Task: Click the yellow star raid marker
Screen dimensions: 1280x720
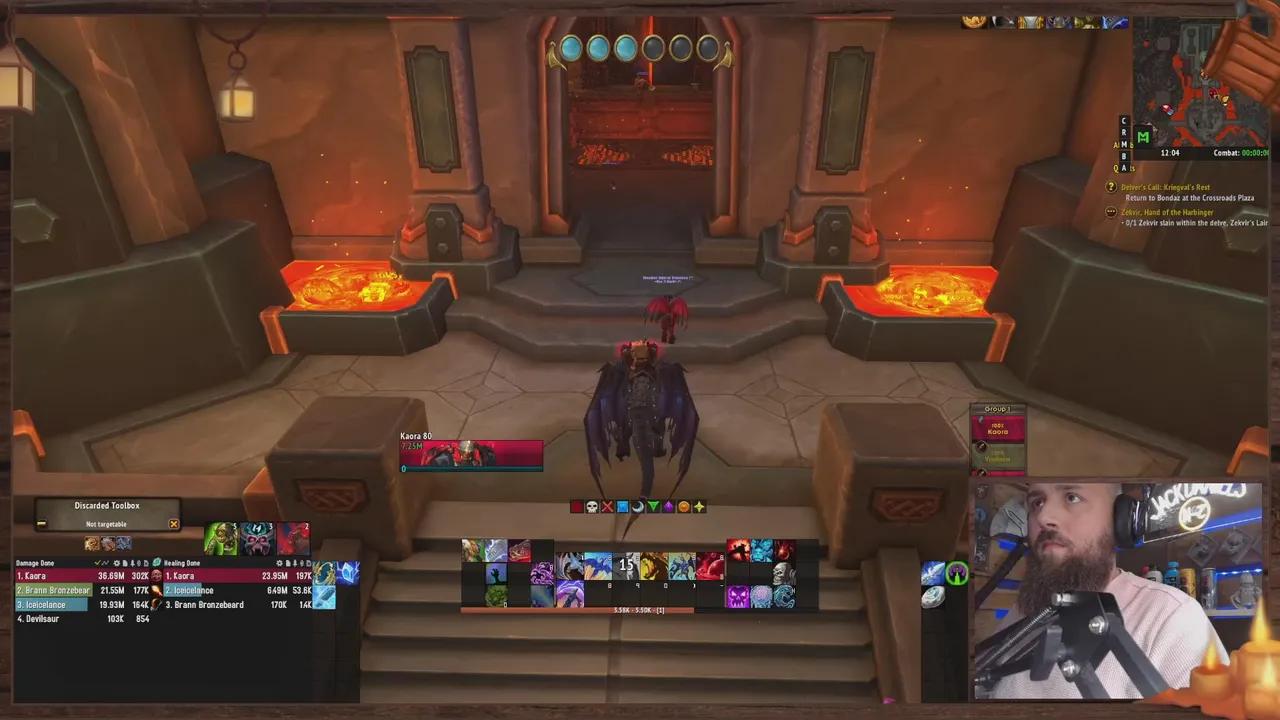Action: pyautogui.click(x=699, y=507)
